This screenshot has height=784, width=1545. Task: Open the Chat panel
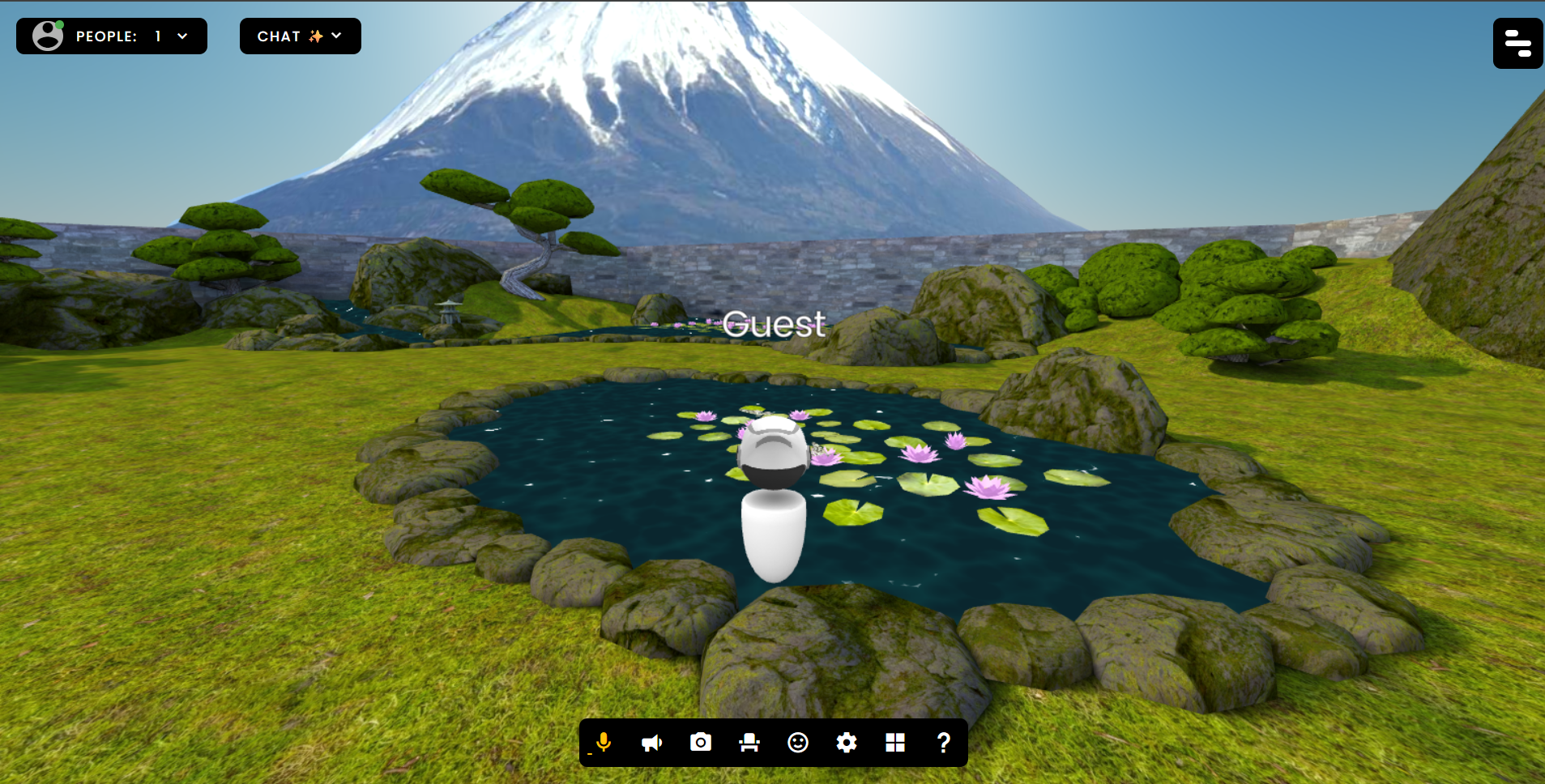[x=300, y=36]
